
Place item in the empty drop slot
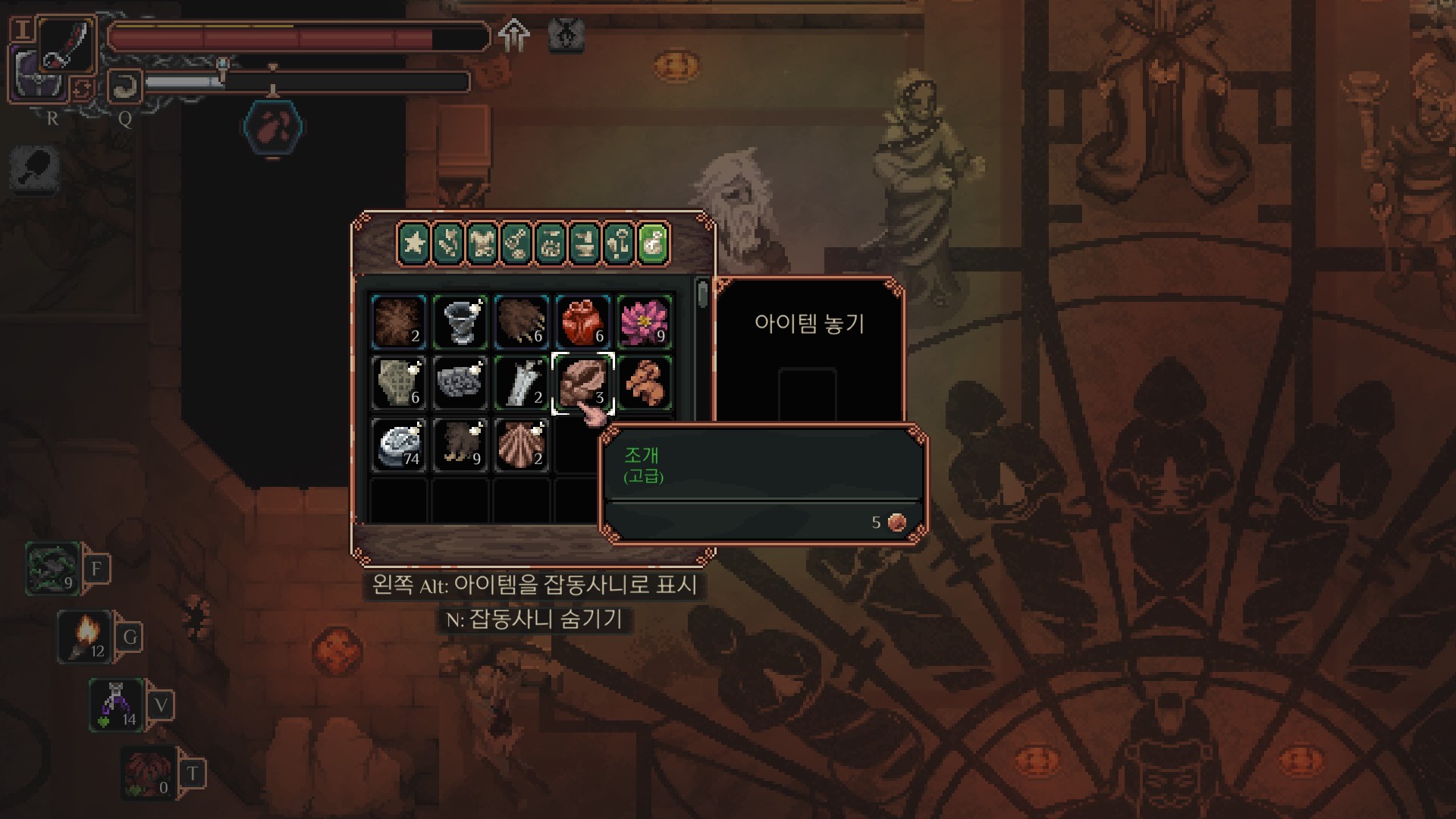(x=808, y=393)
